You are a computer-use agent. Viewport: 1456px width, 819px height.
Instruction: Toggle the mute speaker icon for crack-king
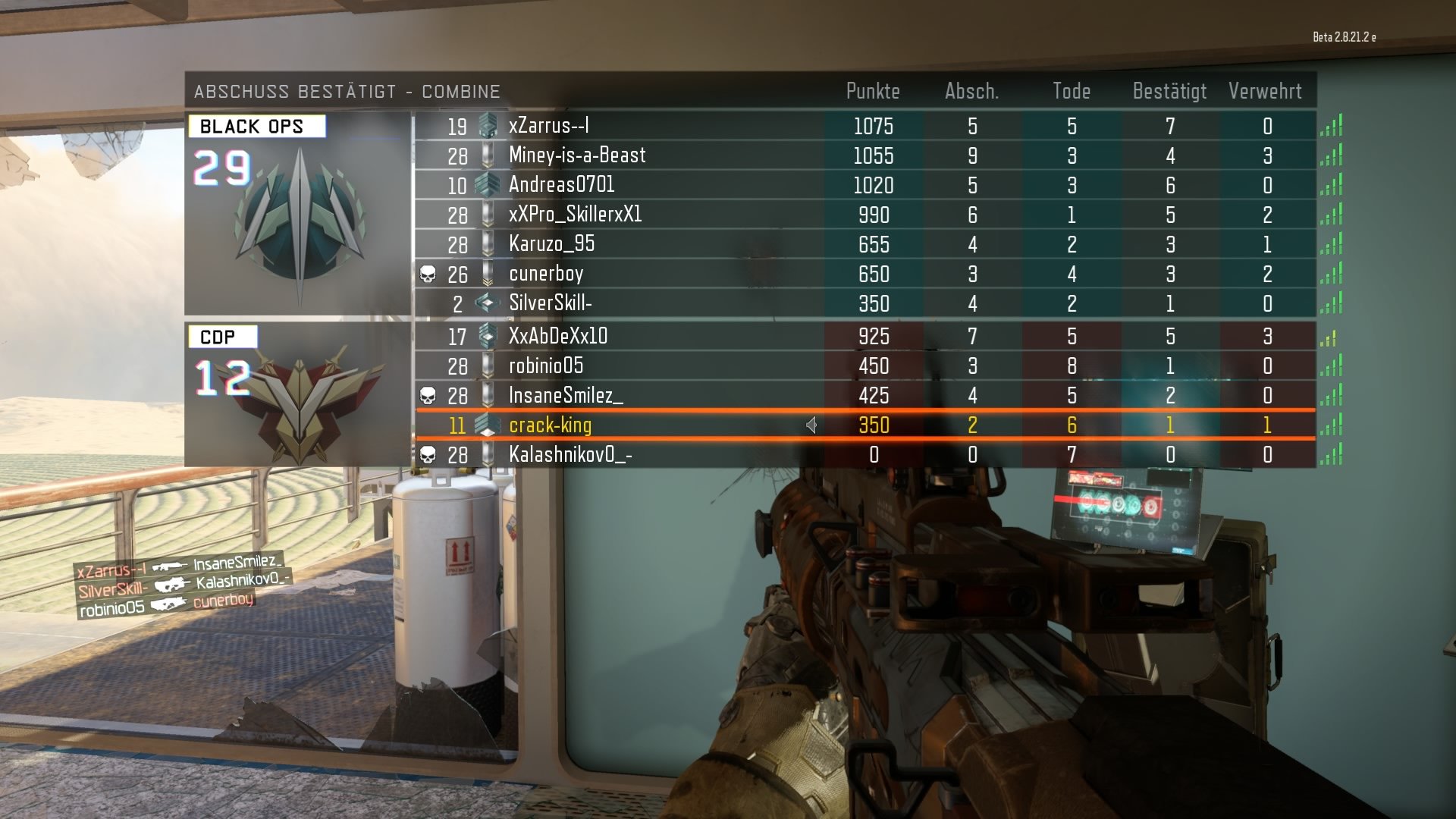811,425
